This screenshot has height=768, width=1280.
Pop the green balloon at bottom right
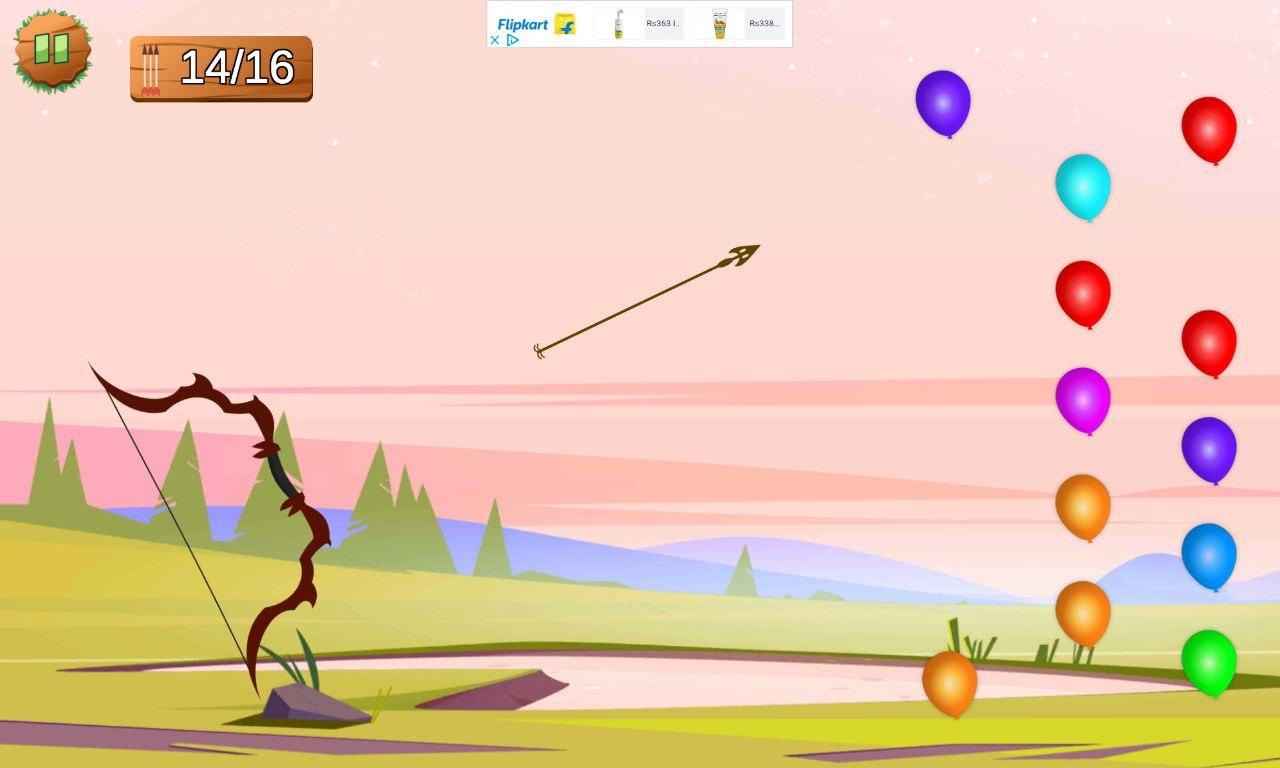pos(1211,661)
